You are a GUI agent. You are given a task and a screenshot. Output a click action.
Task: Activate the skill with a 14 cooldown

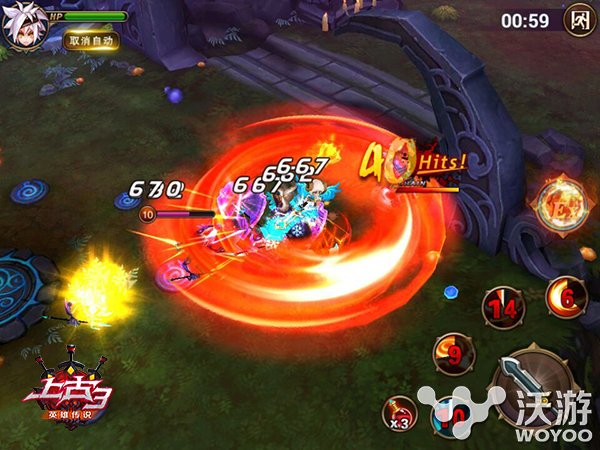tap(504, 308)
